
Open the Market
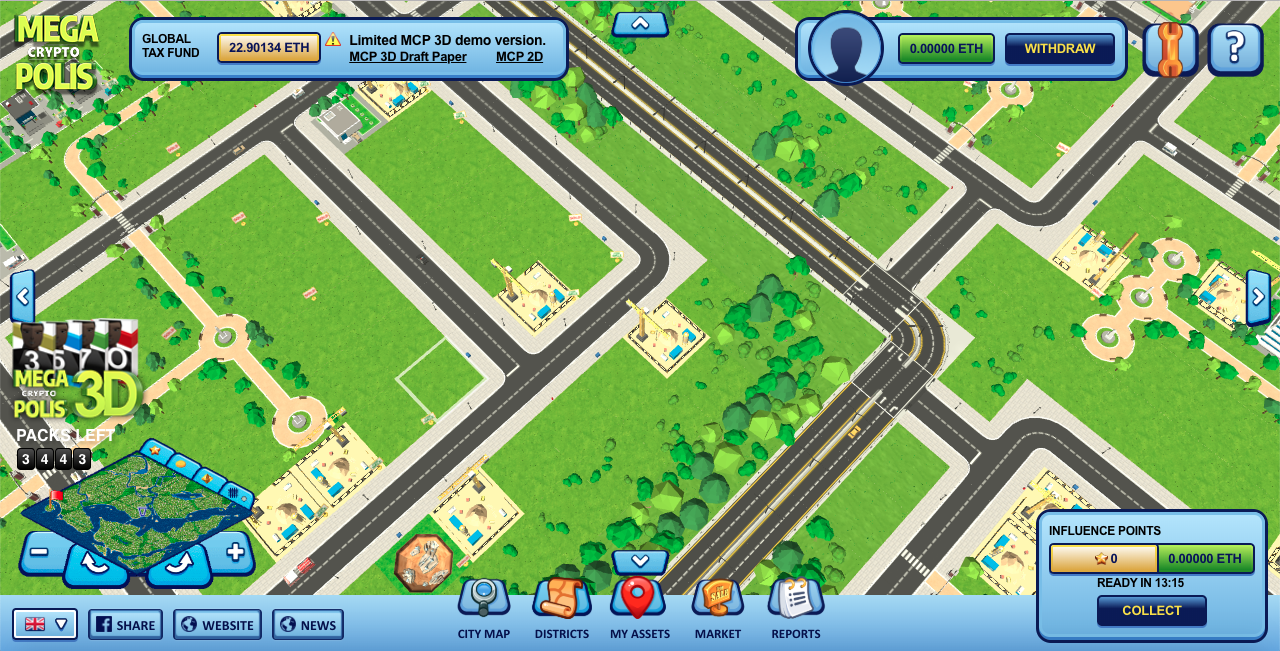pyautogui.click(x=717, y=604)
